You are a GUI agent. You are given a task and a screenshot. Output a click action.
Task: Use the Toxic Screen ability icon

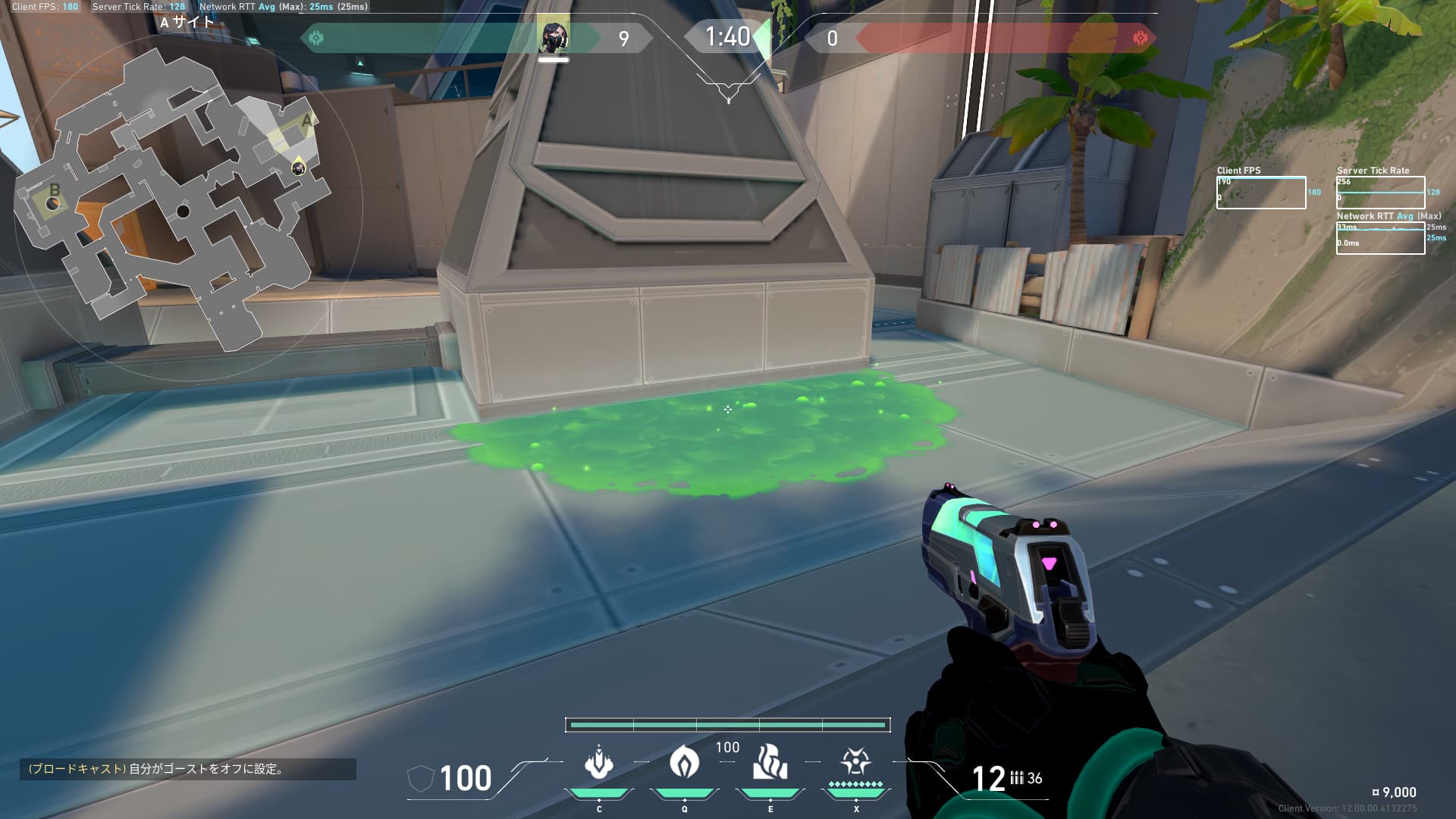(770, 762)
